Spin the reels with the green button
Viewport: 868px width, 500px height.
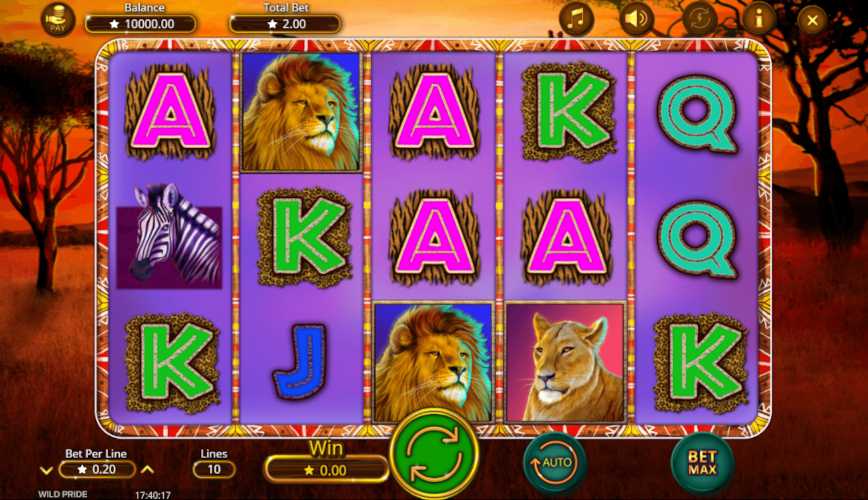tap(435, 455)
